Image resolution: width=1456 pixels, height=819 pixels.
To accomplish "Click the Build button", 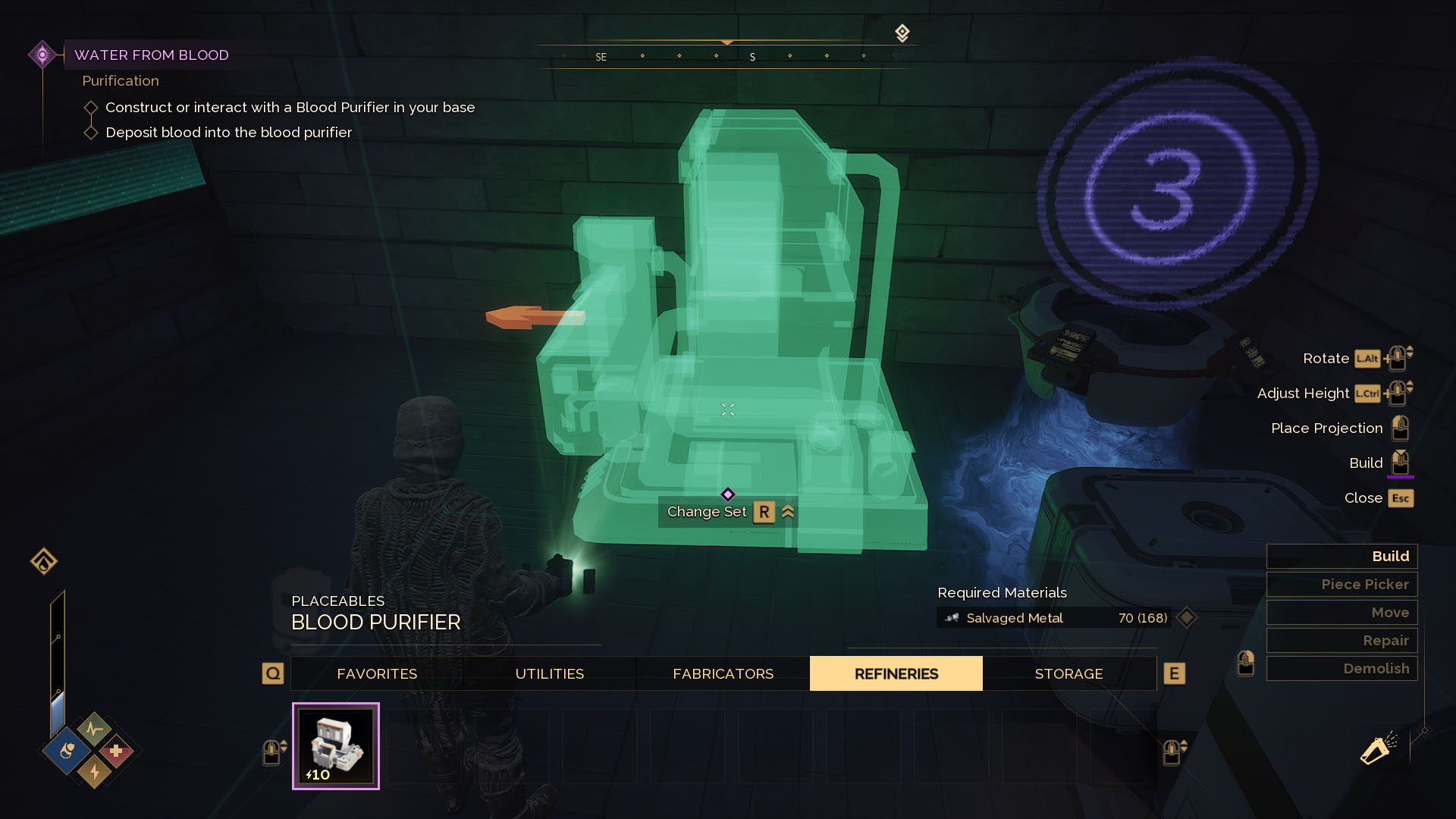I will [1341, 556].
